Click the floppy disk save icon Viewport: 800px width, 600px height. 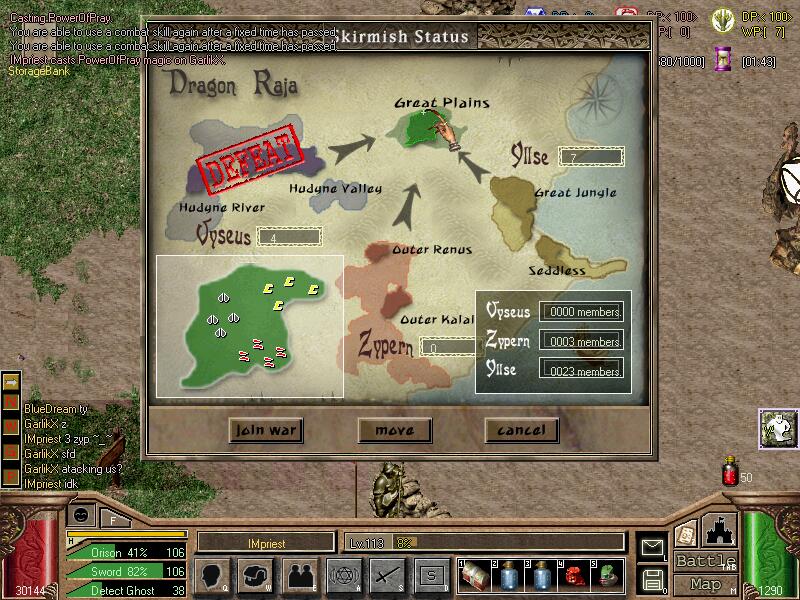652,578
